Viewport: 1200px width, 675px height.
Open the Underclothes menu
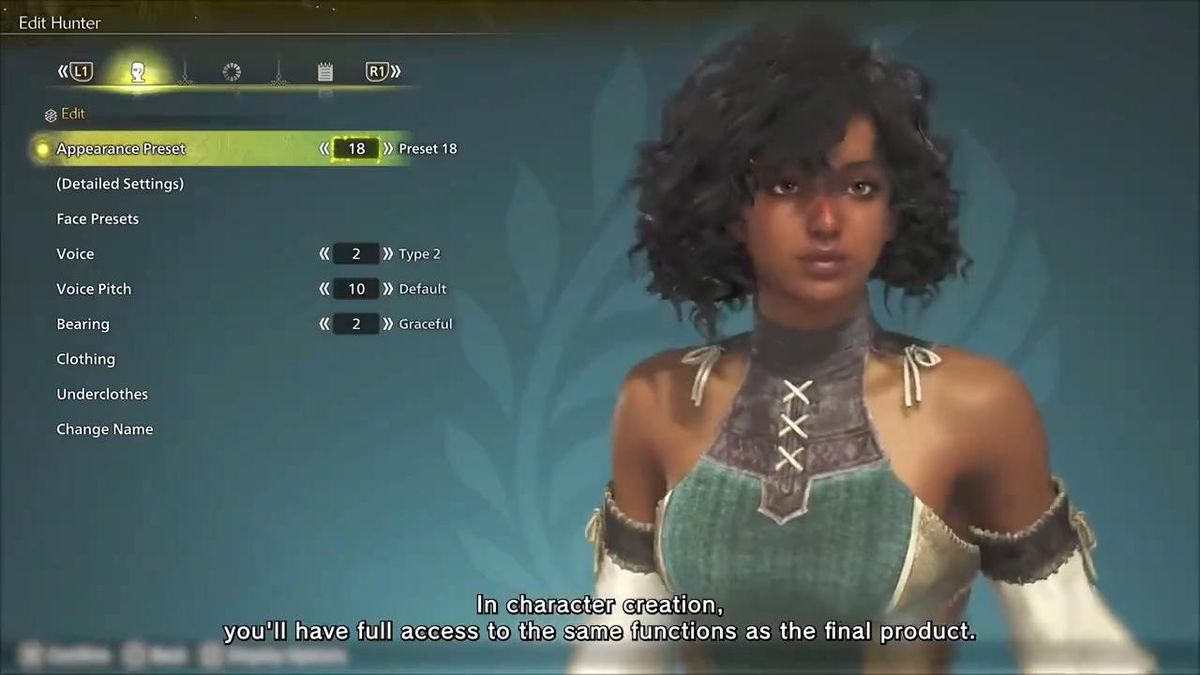click(x=102, y=394)
